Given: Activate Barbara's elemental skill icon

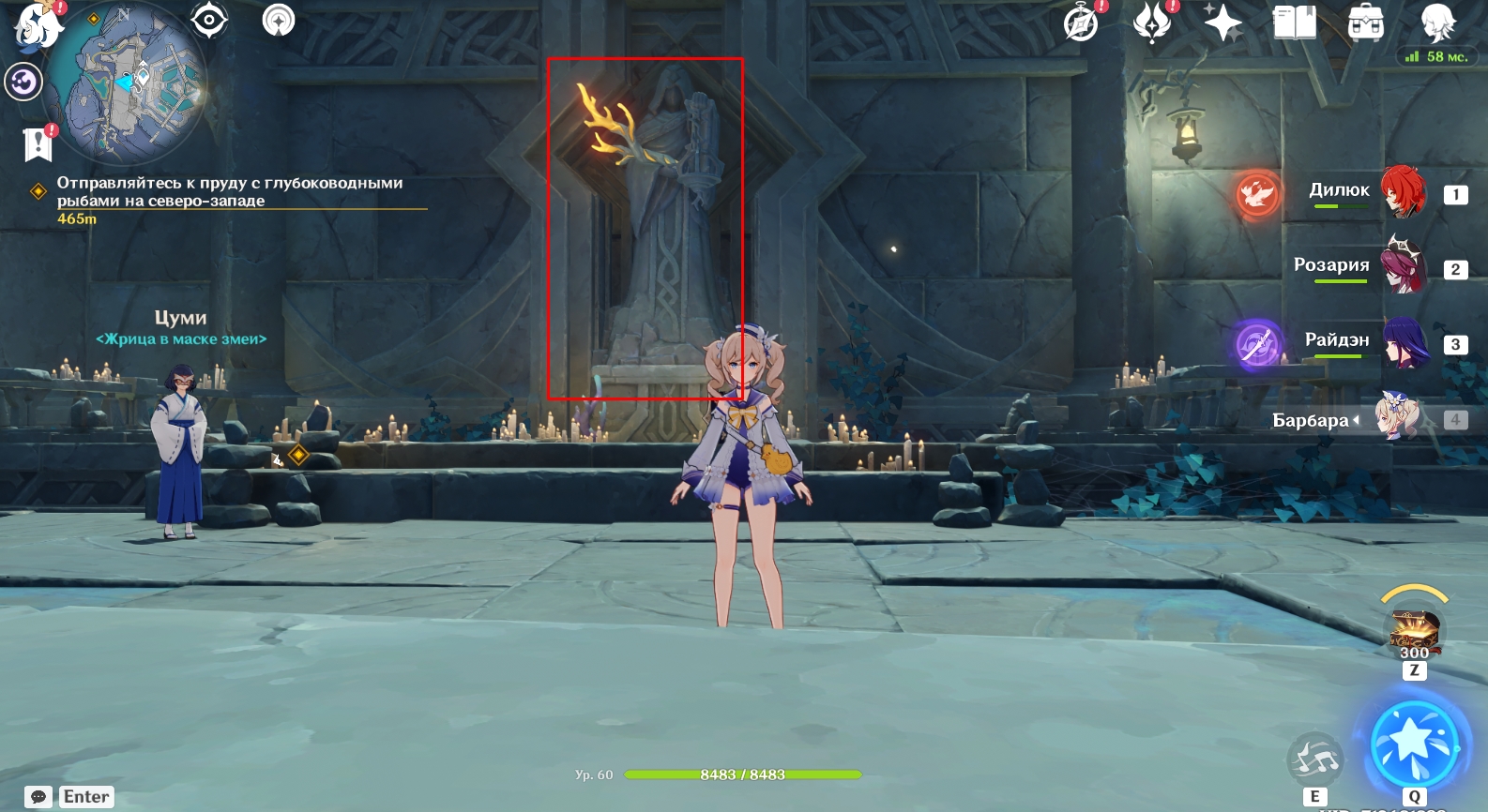Looking at the screenshot, I should click(1314, 760).
